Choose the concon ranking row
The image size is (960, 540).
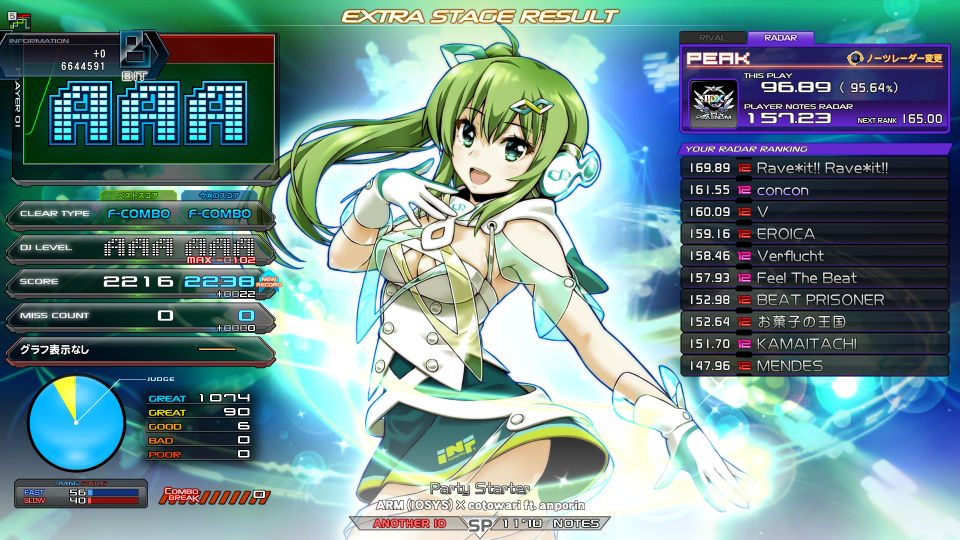pyautogui.click(x=814, y=190)
